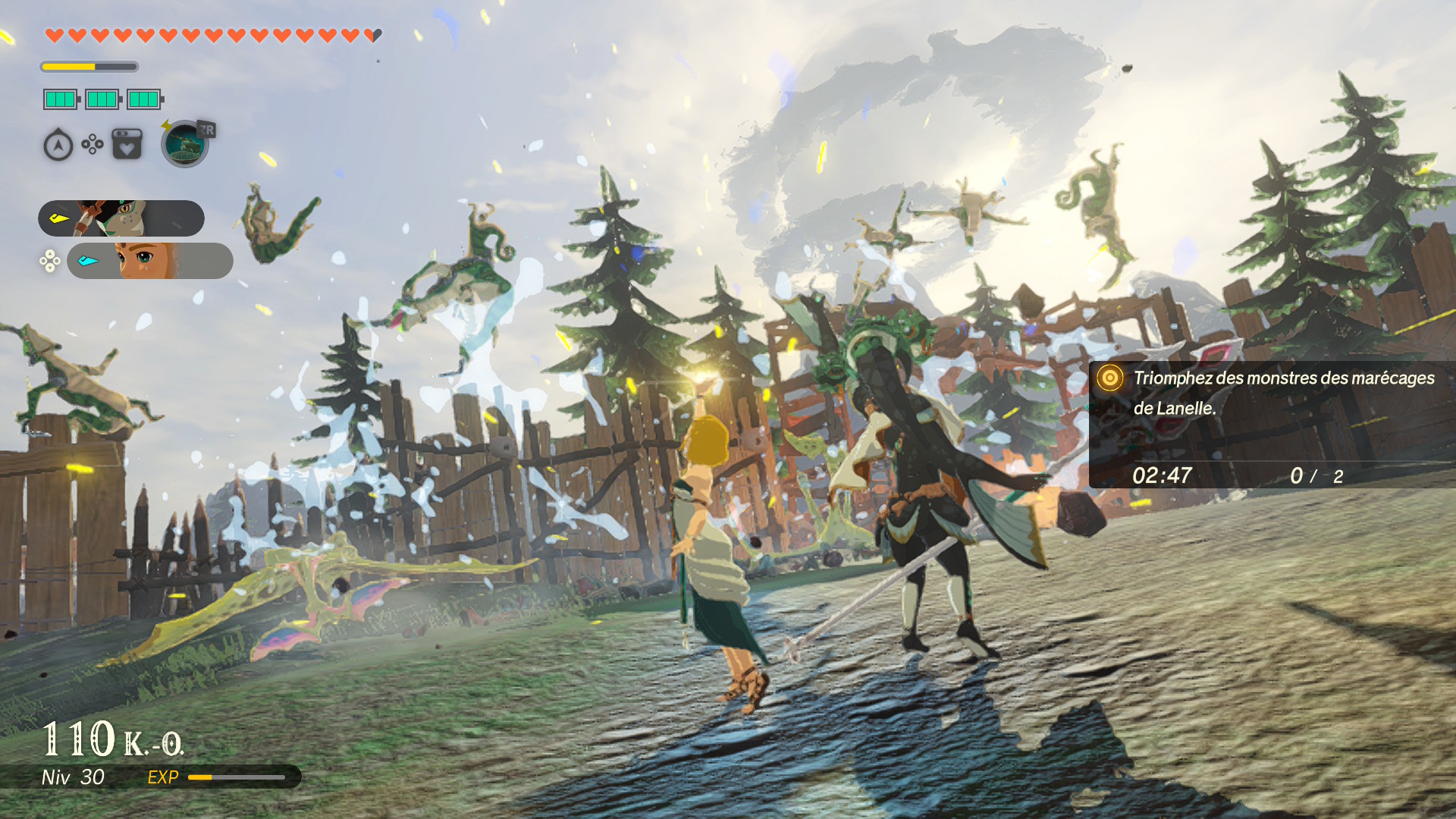Screen dimensions: 1456x819
Task: Select the Zelda character portrait
Action: 149,261
